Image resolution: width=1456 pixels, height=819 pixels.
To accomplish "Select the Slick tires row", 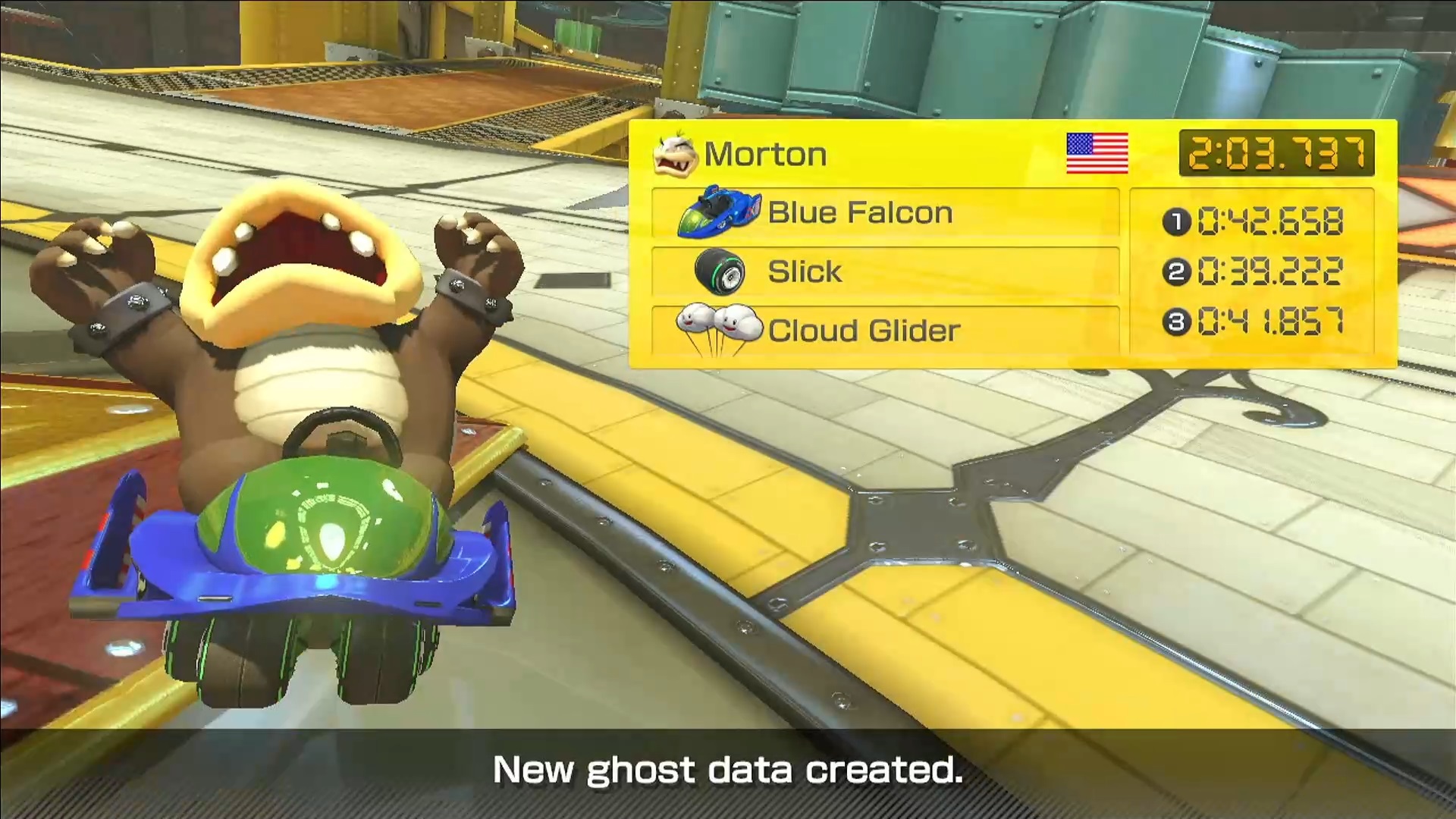I will pos(885,271).
